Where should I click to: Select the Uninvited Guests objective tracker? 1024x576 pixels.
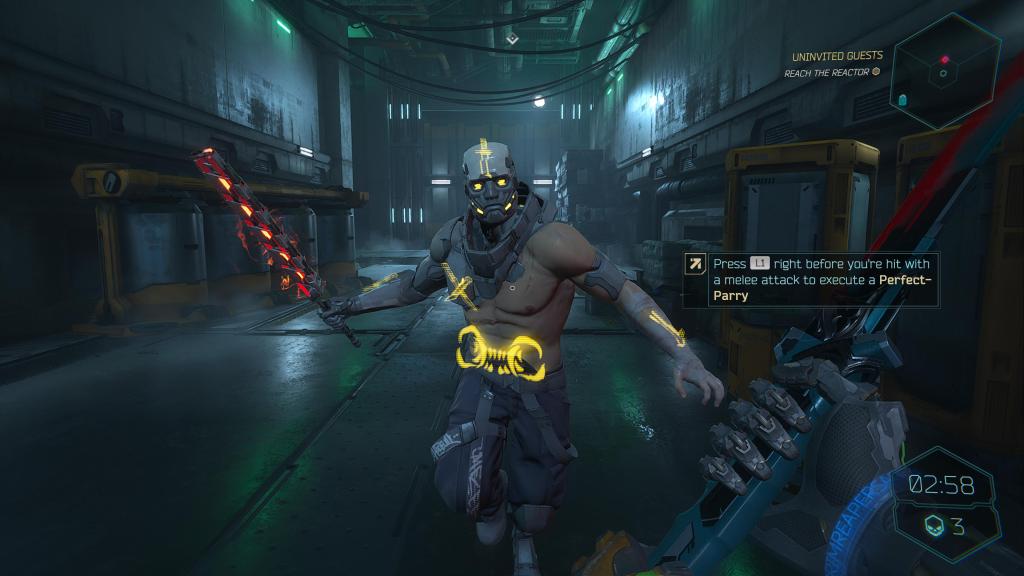tap(836, 57)
